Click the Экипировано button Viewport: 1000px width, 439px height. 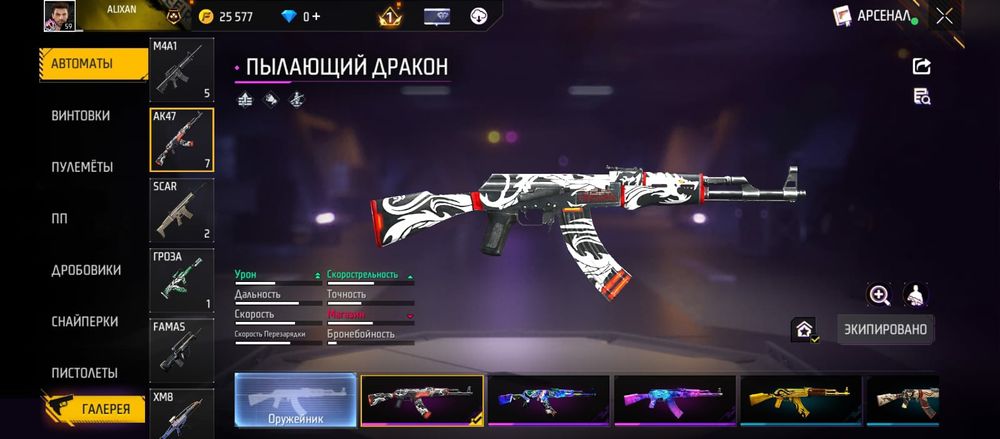tap(885, 329)
